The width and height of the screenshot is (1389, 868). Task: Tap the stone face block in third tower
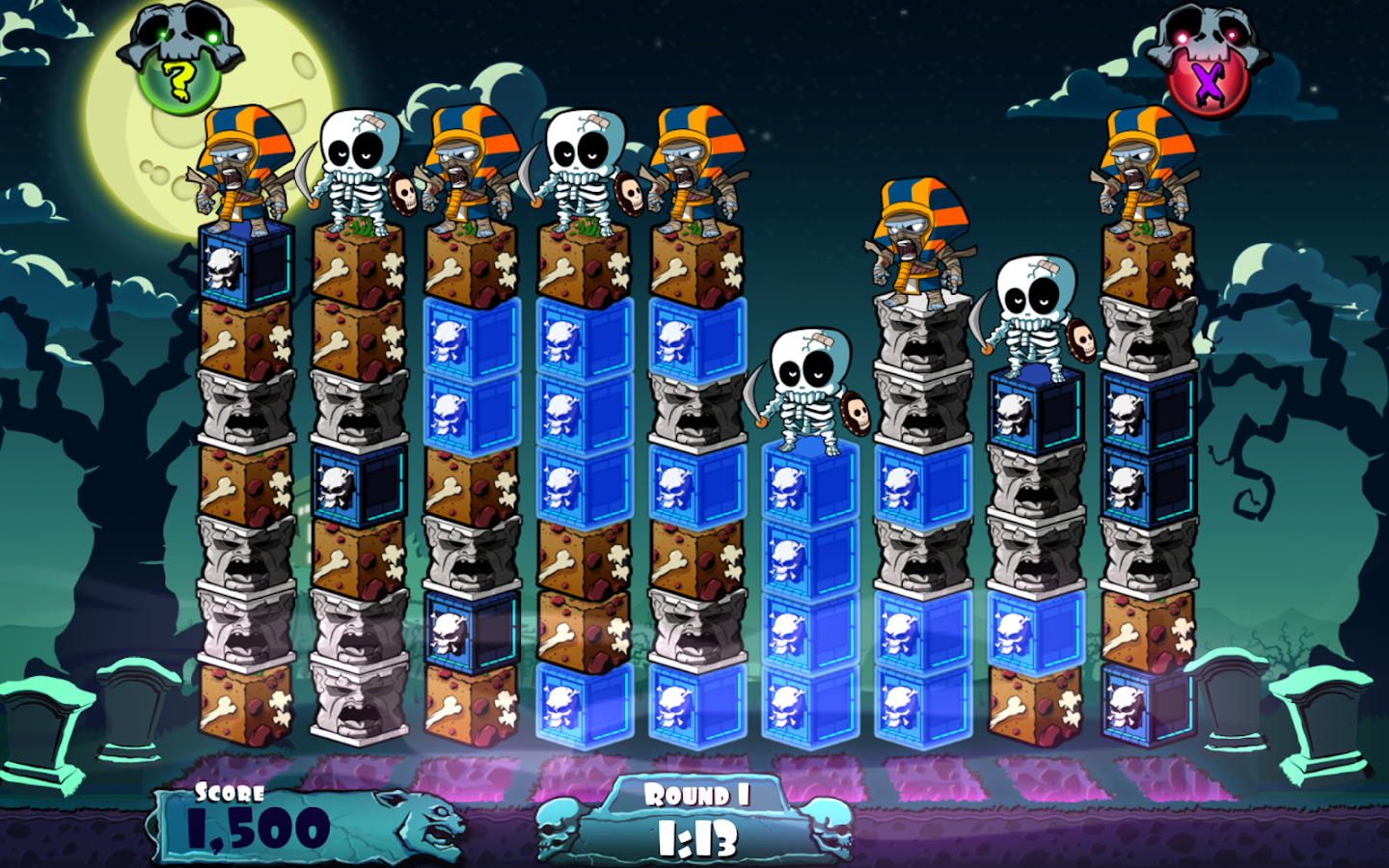[x=472, y=556]
